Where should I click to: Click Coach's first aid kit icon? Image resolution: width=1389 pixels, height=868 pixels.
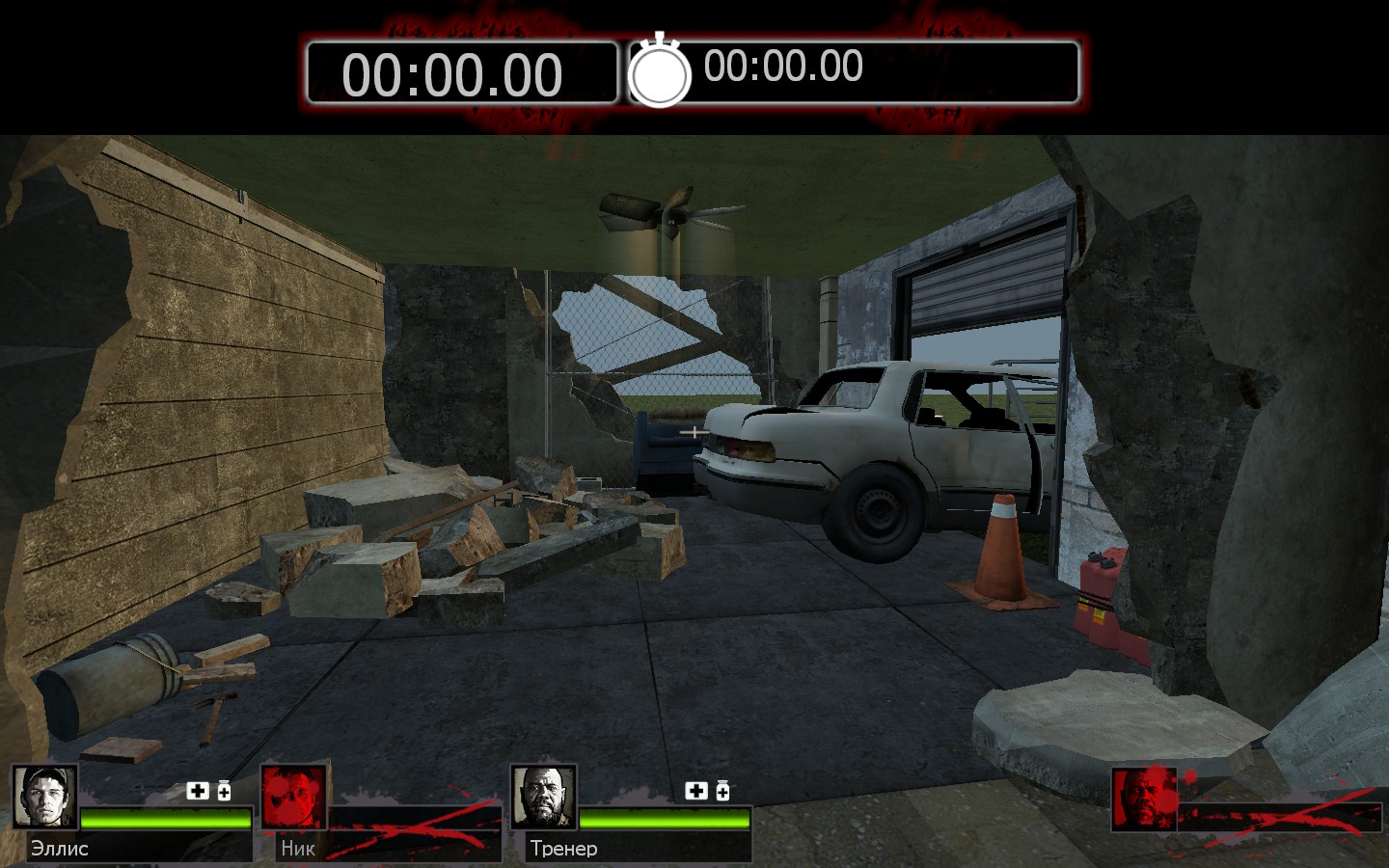coord(696,791)
